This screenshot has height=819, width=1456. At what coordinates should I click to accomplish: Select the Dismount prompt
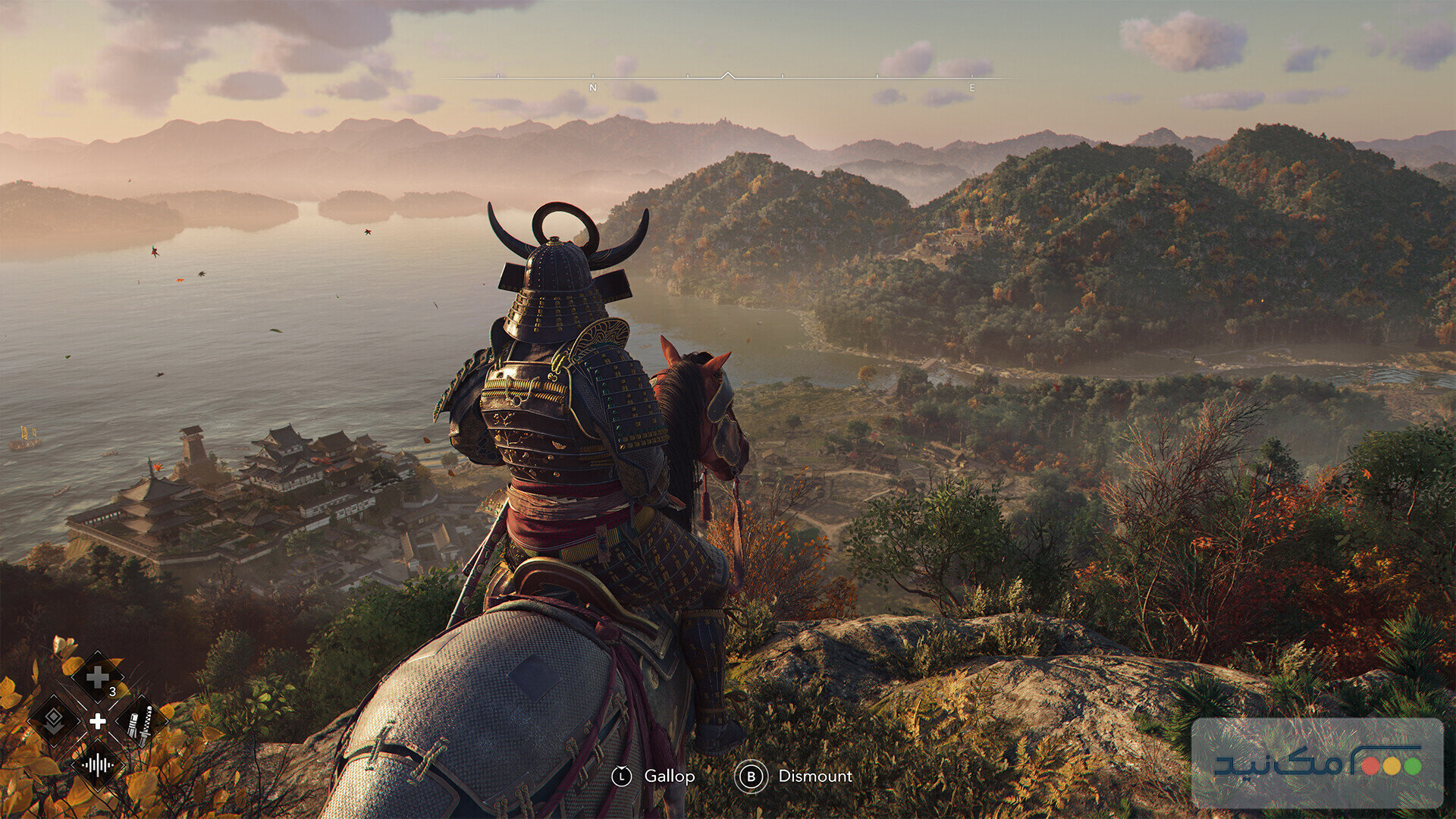click(x=815, y=776)
